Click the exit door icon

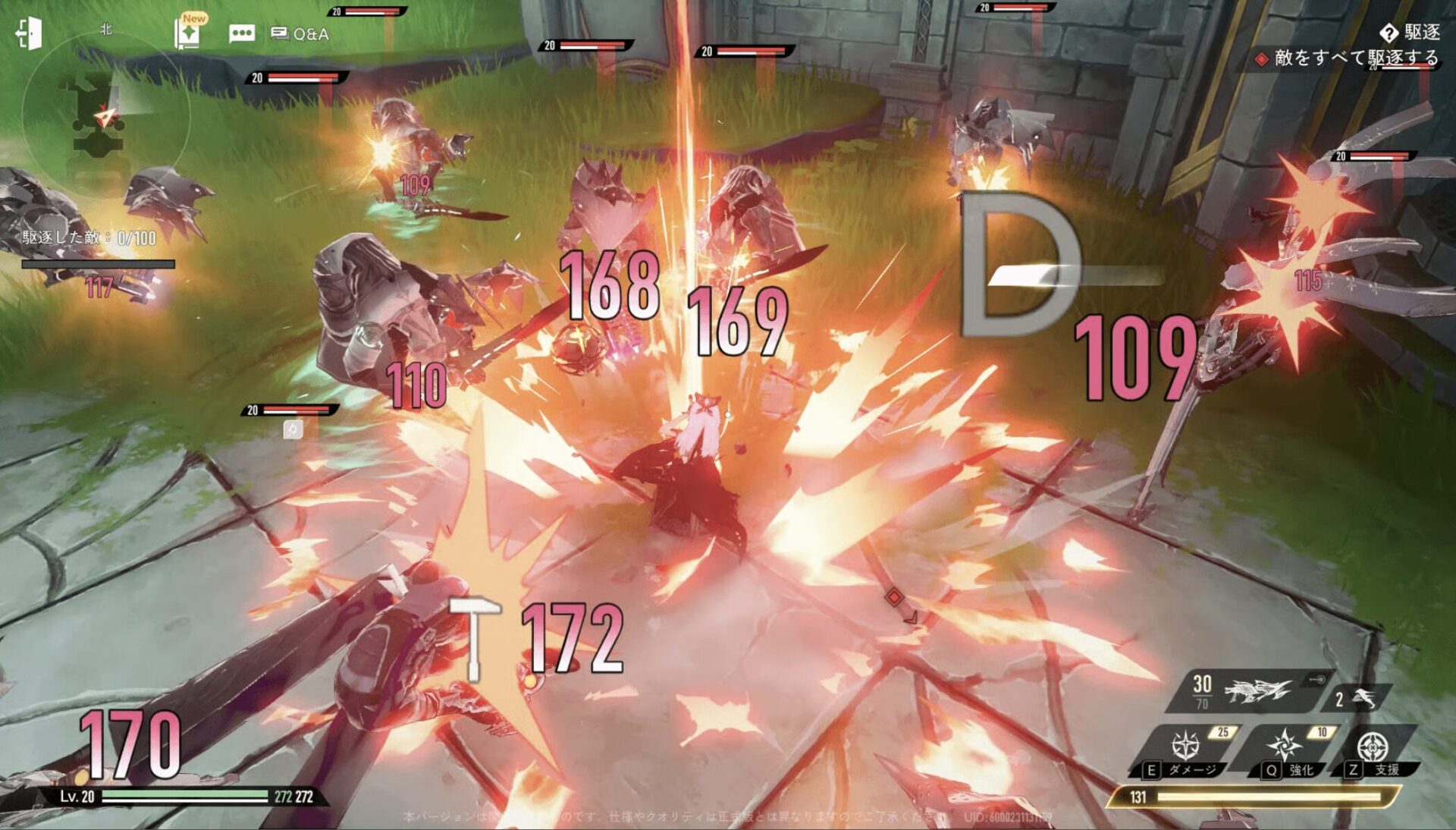29,33
